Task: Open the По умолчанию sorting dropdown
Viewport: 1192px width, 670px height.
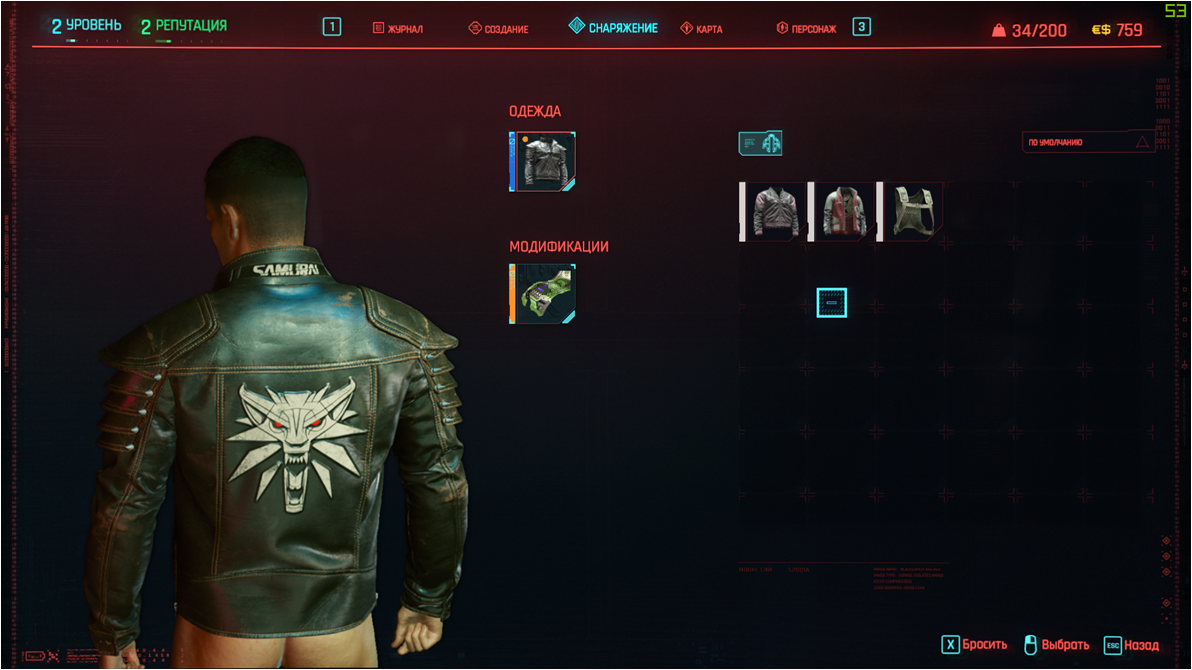Action: coord(1088,143)
